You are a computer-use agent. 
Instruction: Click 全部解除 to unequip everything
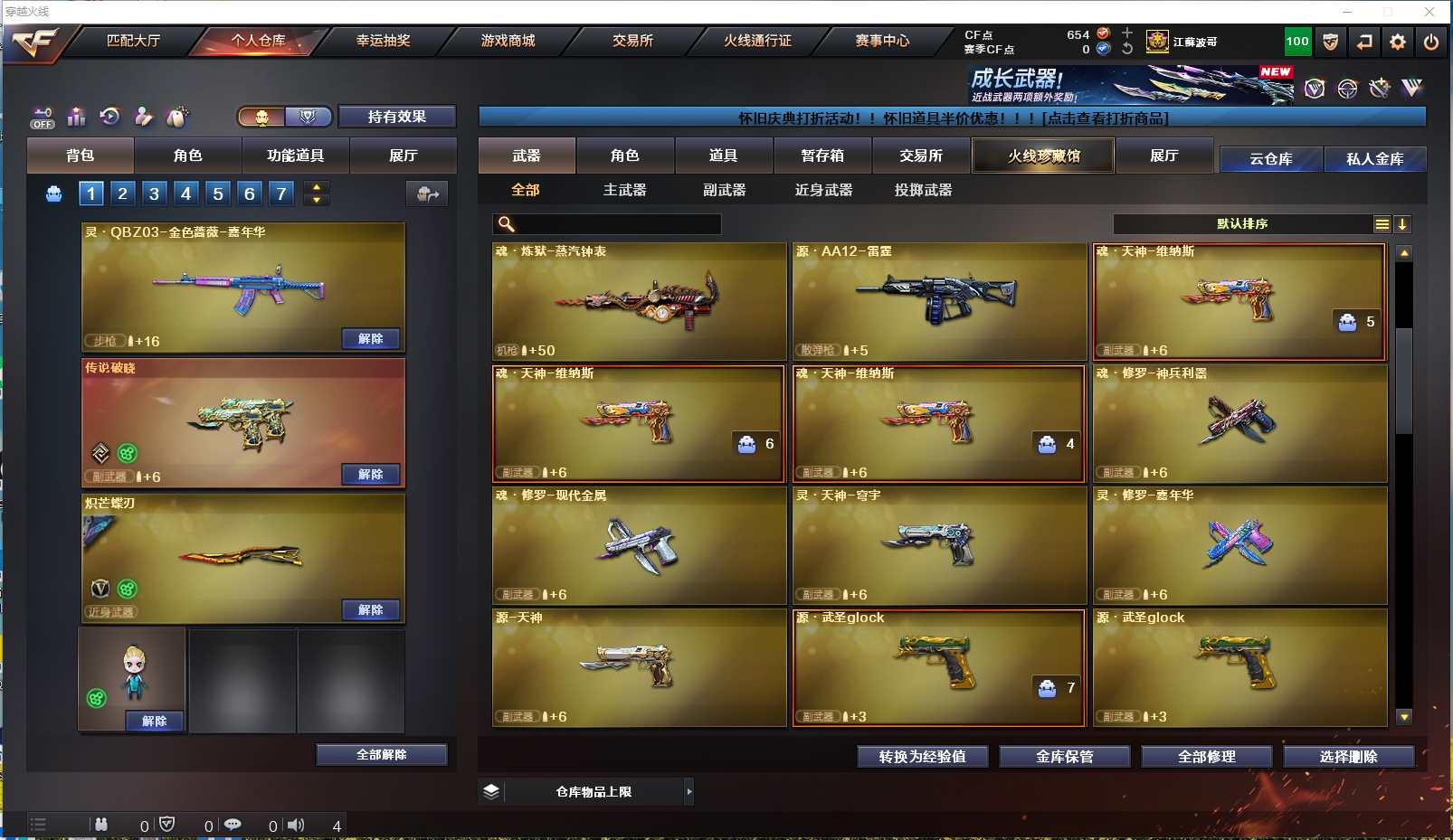[381, 754]
